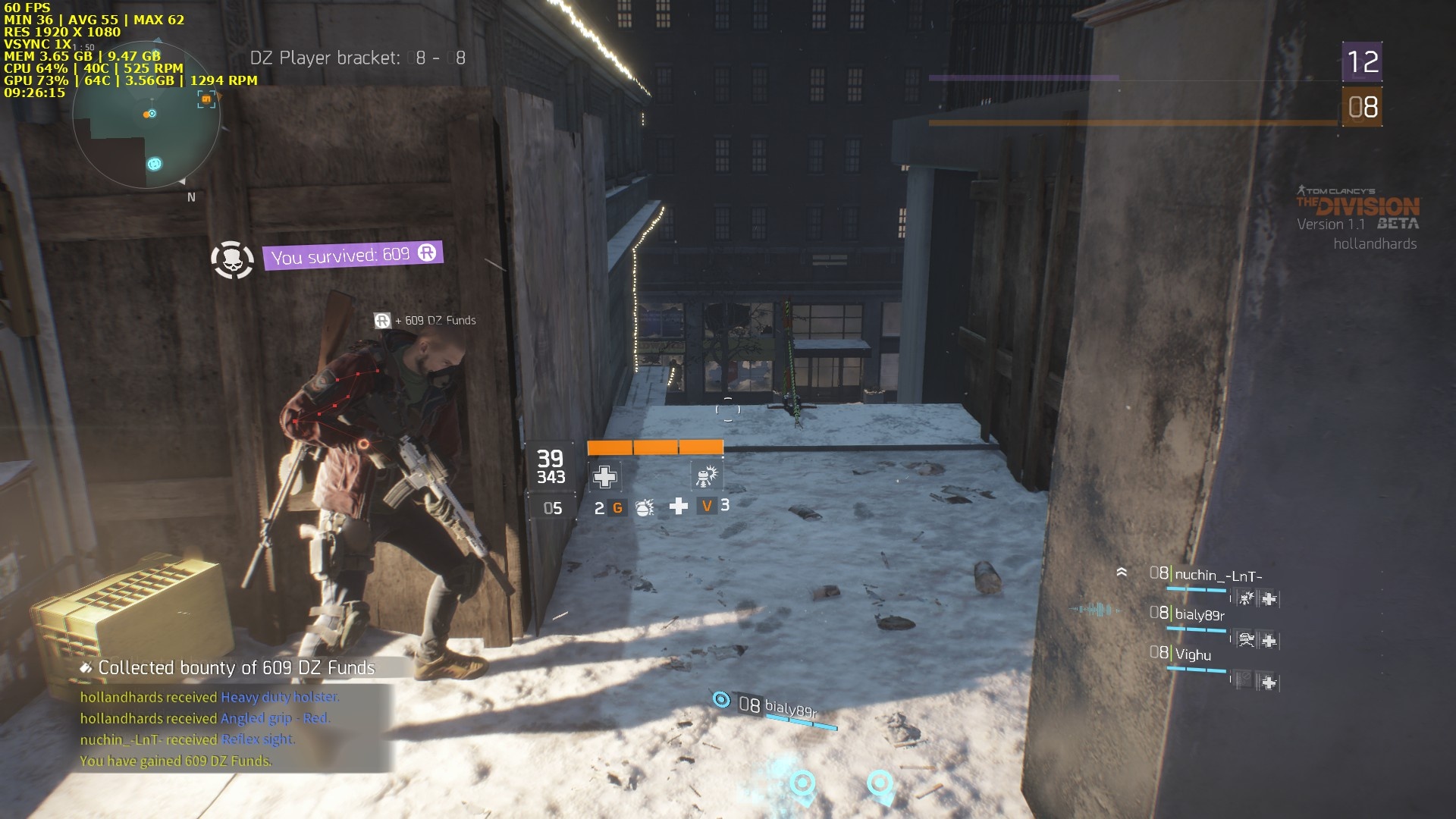
Task: Click the Reflex sight loot entry
Action: tap(258, 739)
